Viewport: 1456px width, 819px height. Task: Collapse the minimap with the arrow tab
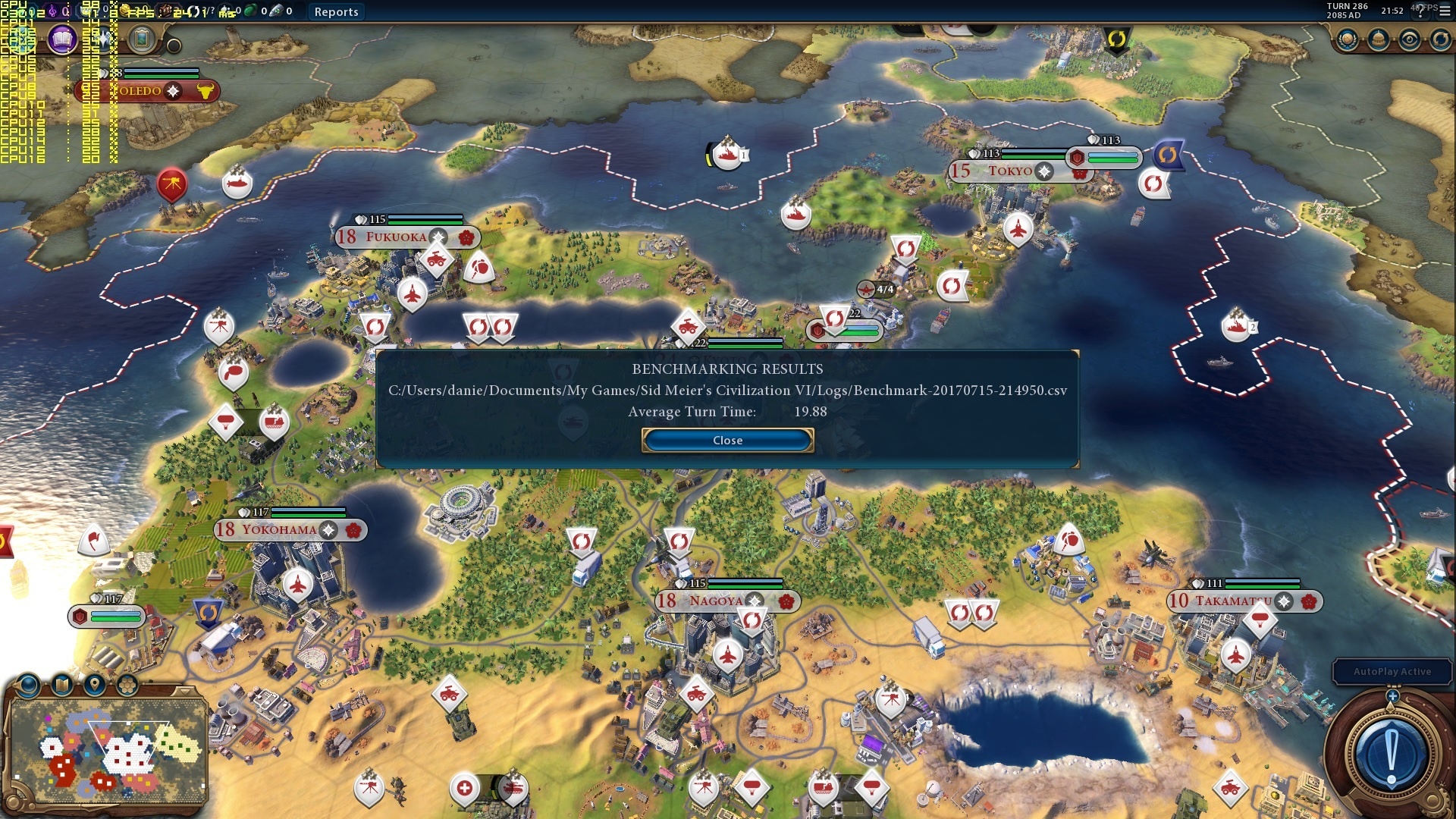tap(184, 691)
